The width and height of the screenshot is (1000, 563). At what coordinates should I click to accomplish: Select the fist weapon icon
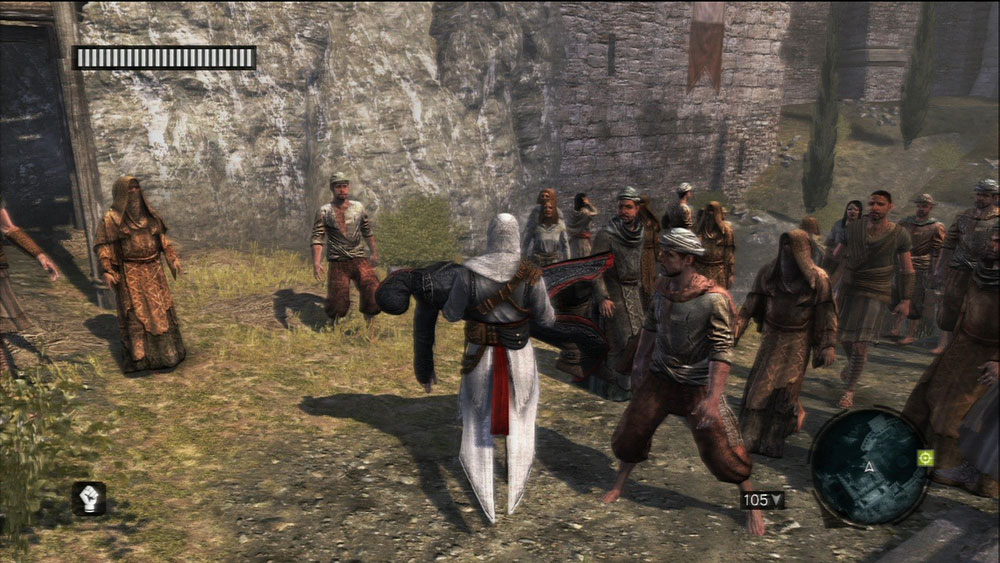[88, 498]
